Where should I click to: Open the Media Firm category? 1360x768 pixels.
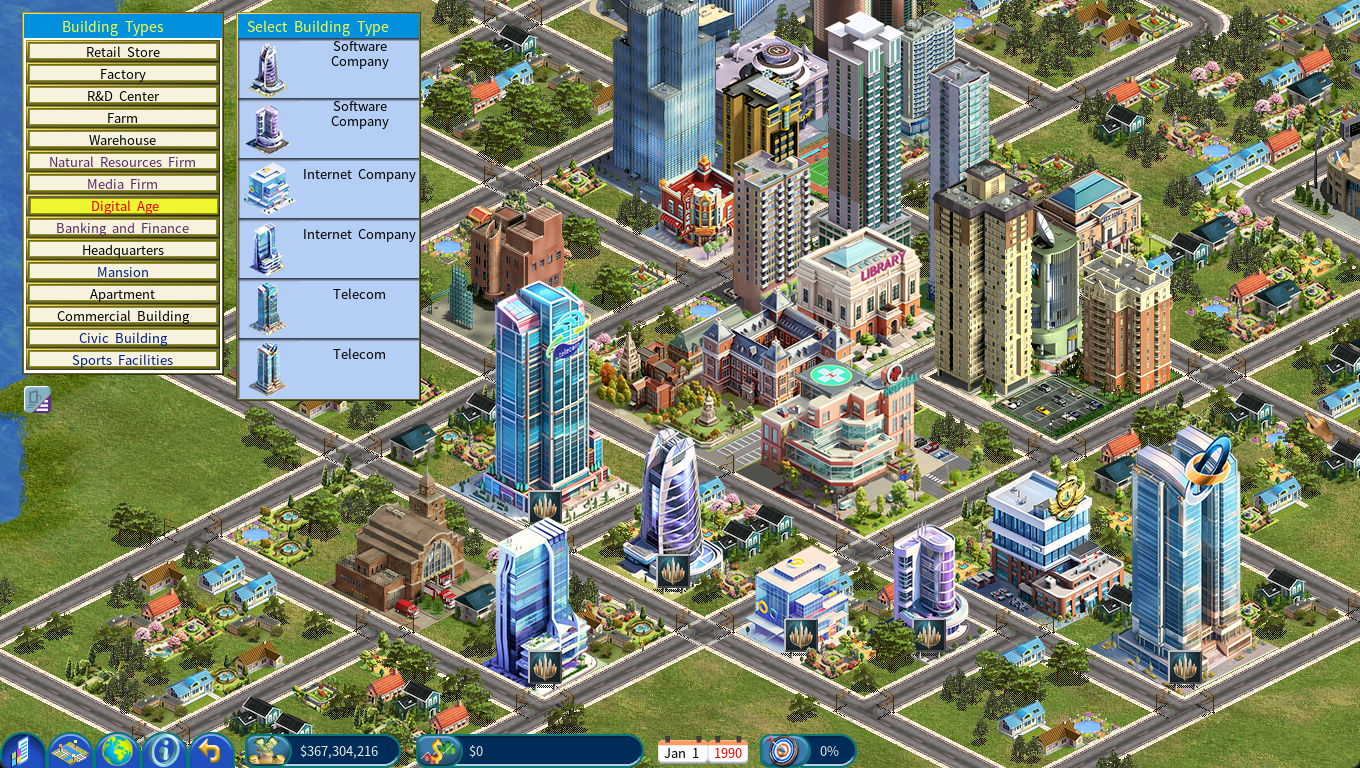123,184
